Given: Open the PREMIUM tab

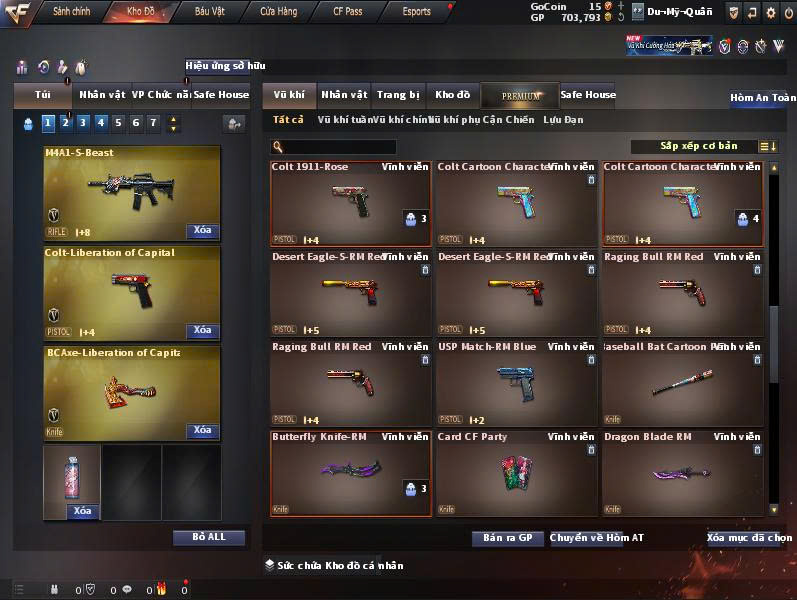Looking at the screenshot, I should click(x=520, y=96).
